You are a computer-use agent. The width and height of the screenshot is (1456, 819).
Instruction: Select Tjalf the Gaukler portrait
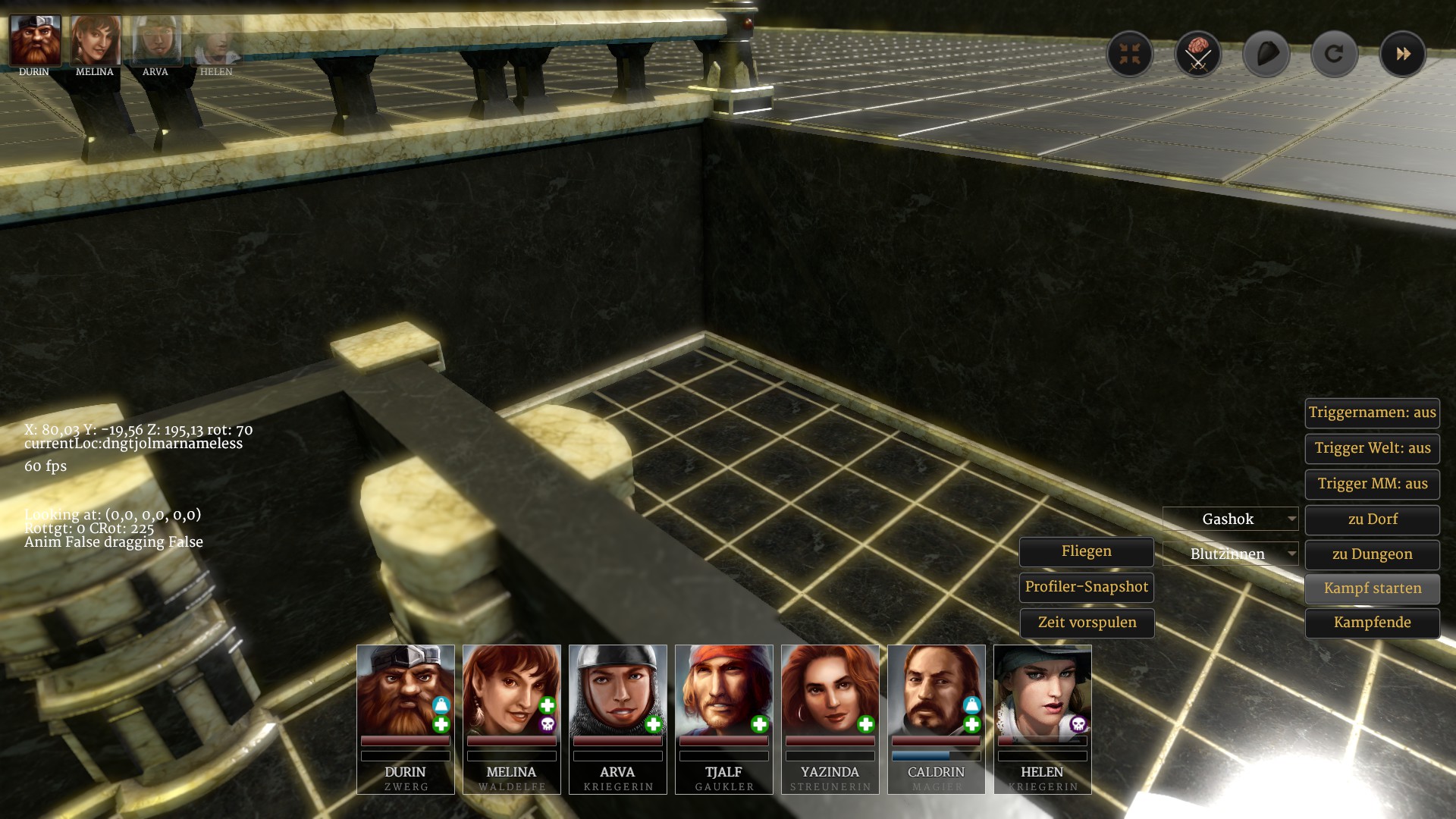724,690
